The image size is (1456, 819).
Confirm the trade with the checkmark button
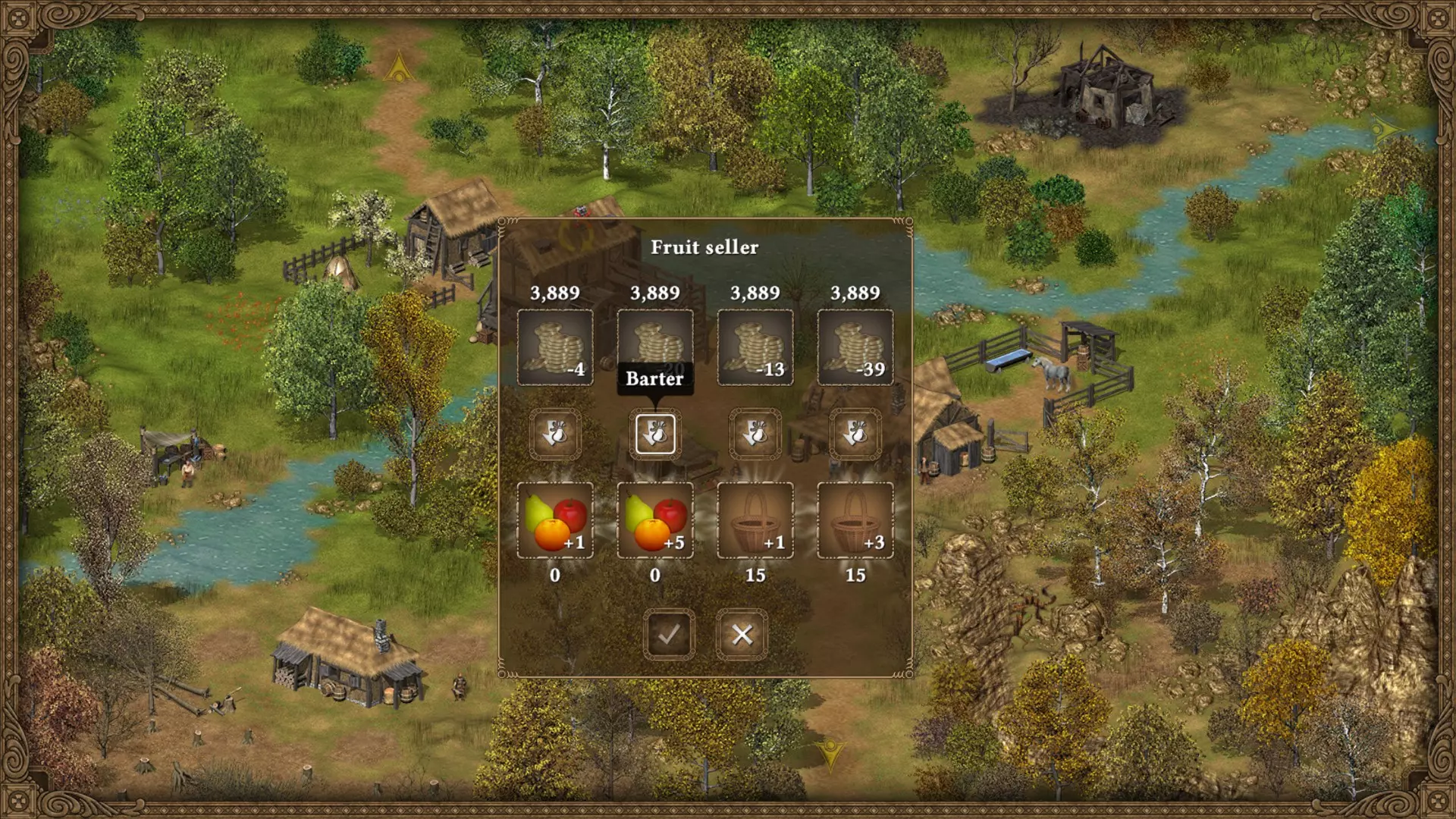tap(669, 634)
